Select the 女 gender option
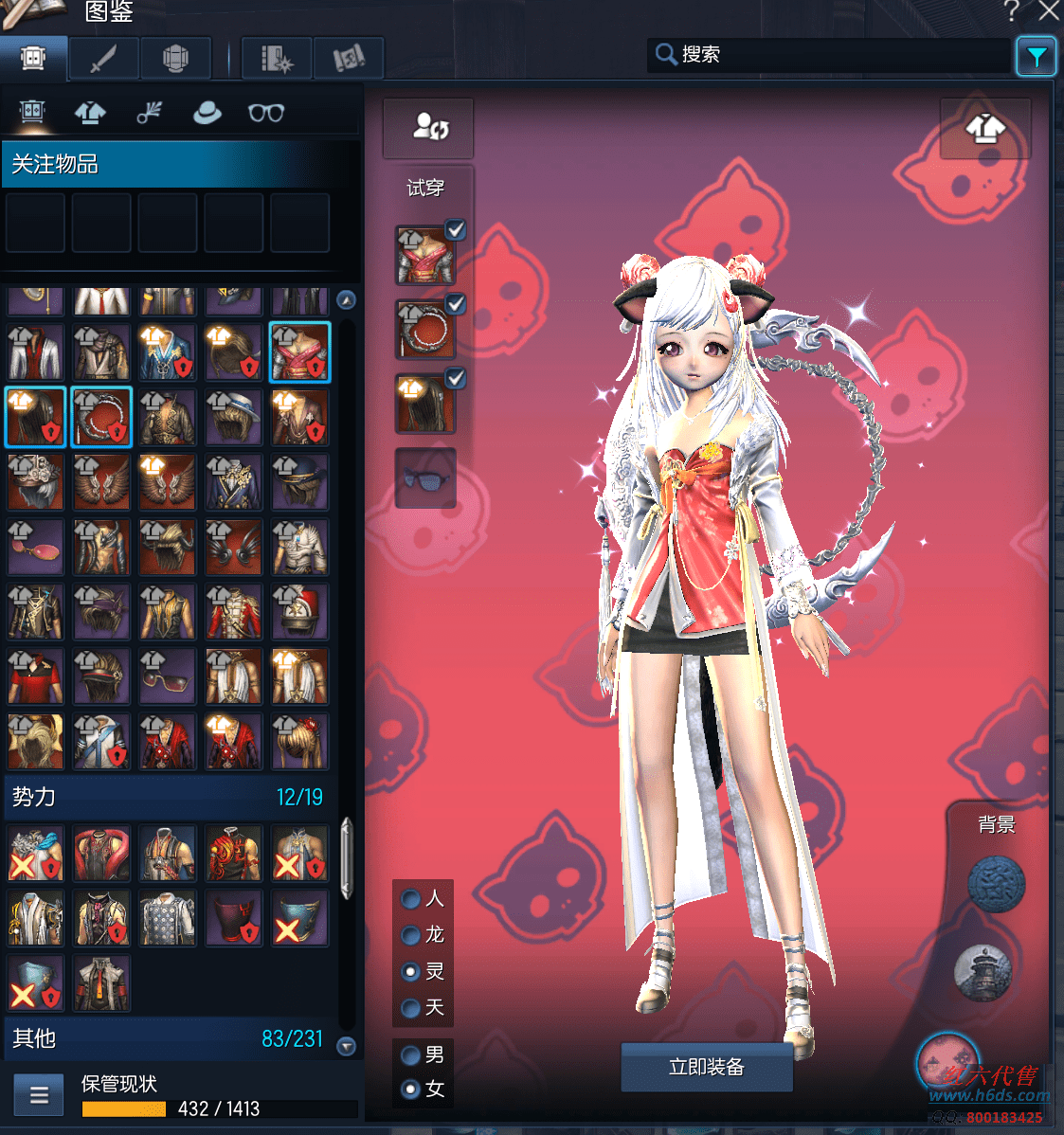The image size is (1064, 1135). pos(411,1089)
